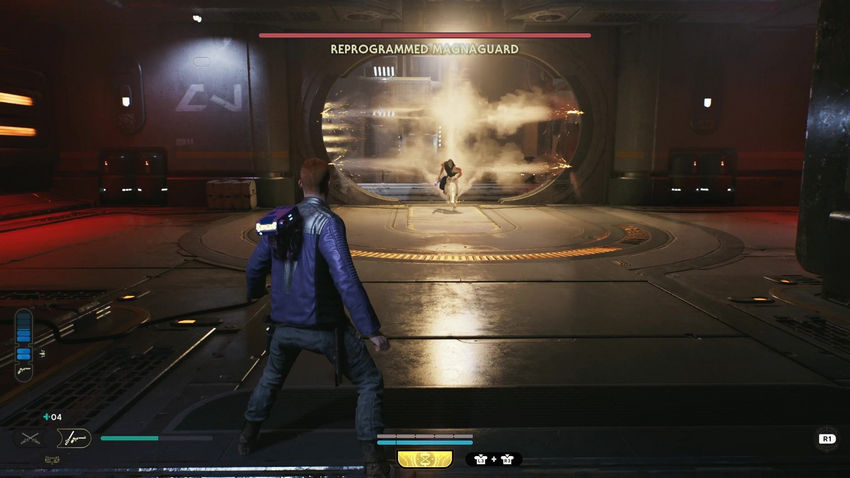This screenshot has width=850, height=478.
Task: Activate the yellow hourglass Slow Time ability
Action: pos(425,459)
